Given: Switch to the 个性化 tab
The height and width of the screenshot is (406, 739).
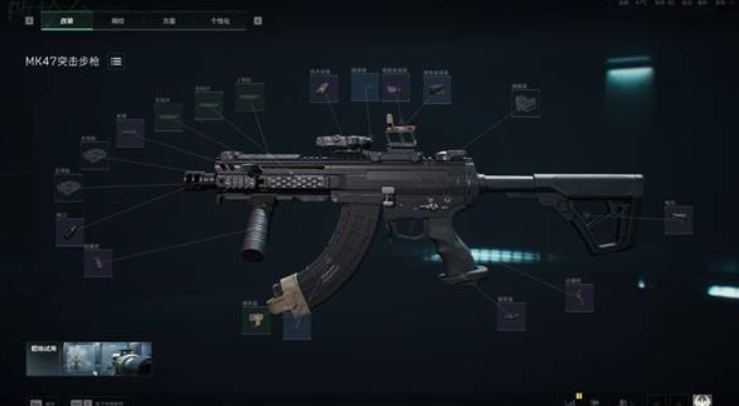Looking at the screenshot, I should (x=218, y=20).
